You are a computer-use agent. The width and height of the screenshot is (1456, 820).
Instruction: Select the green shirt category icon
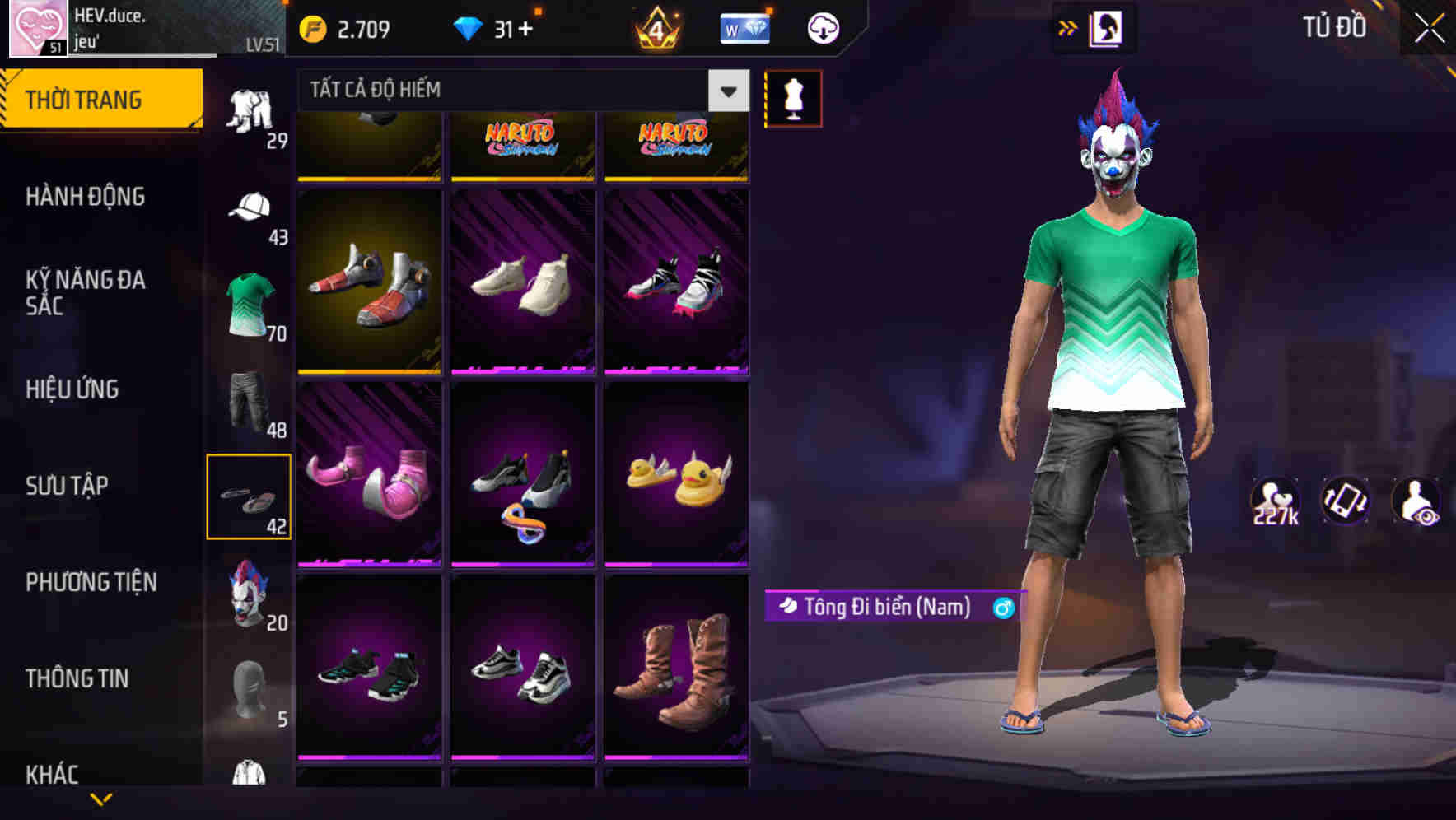(250, 301)
